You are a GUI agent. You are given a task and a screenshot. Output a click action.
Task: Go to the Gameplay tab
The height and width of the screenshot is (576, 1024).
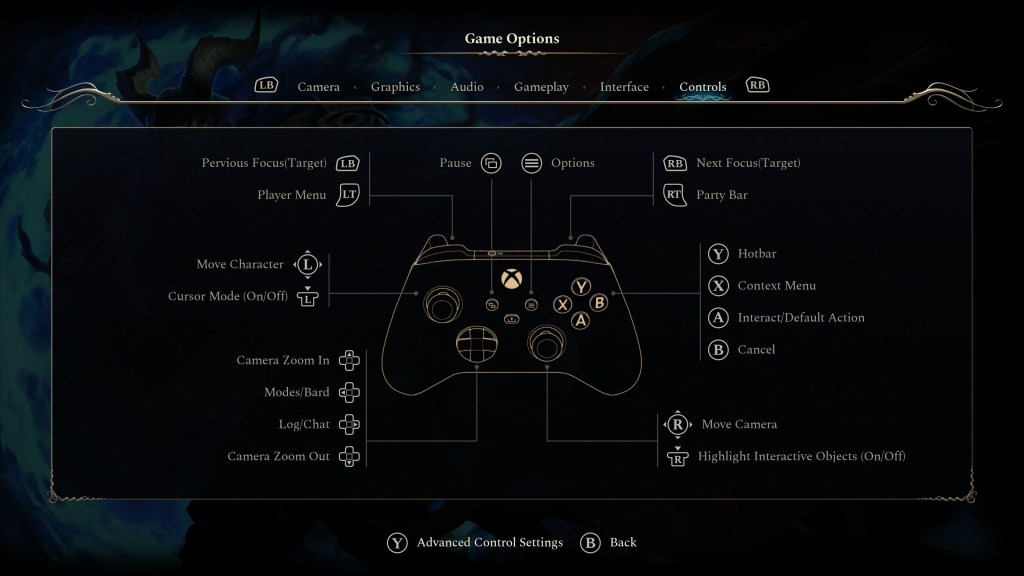pos(541,87)
